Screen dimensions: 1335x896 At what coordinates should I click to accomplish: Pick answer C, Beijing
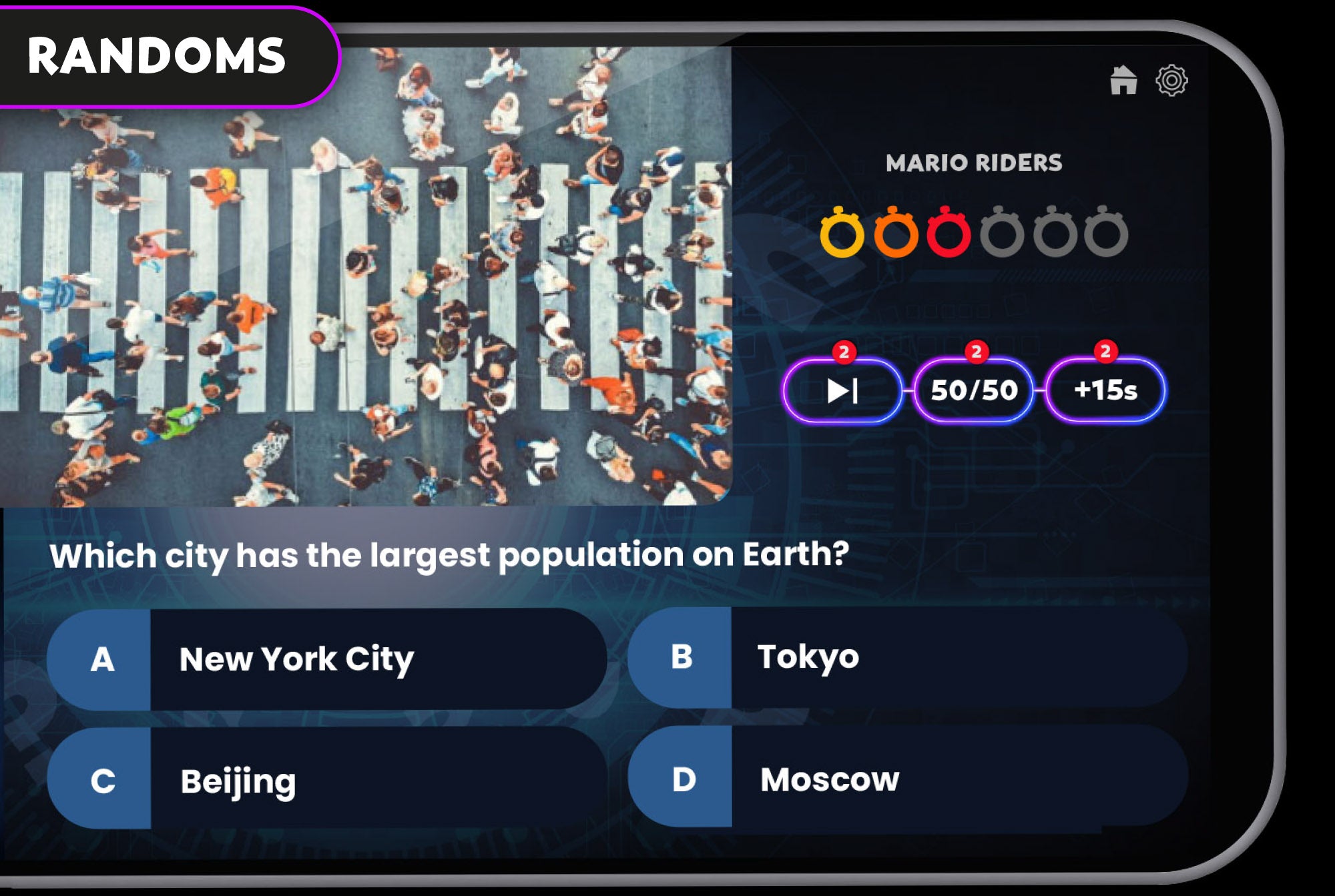[x=327, y=779]
